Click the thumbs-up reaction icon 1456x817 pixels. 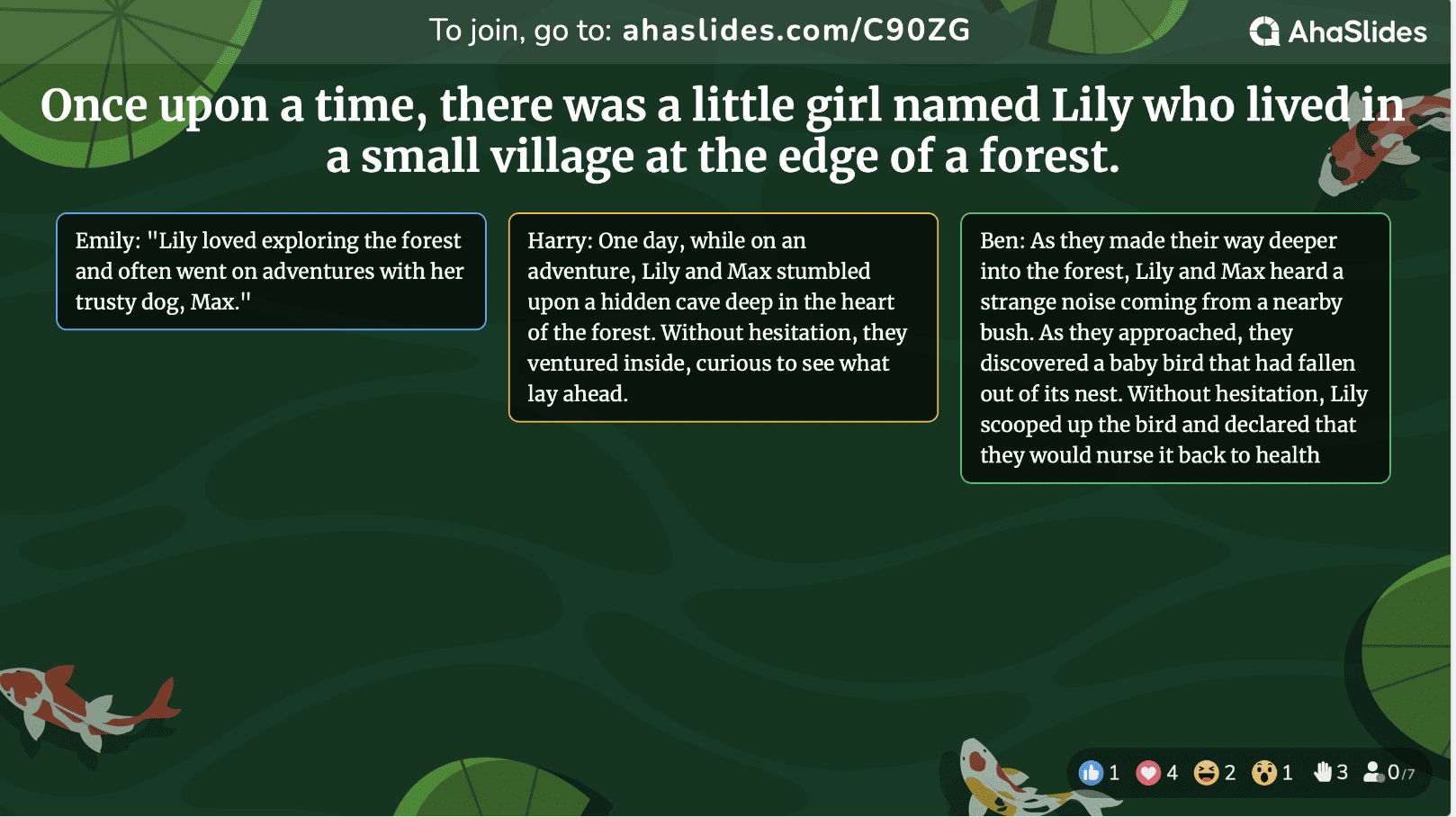[x=1091, y=773]
